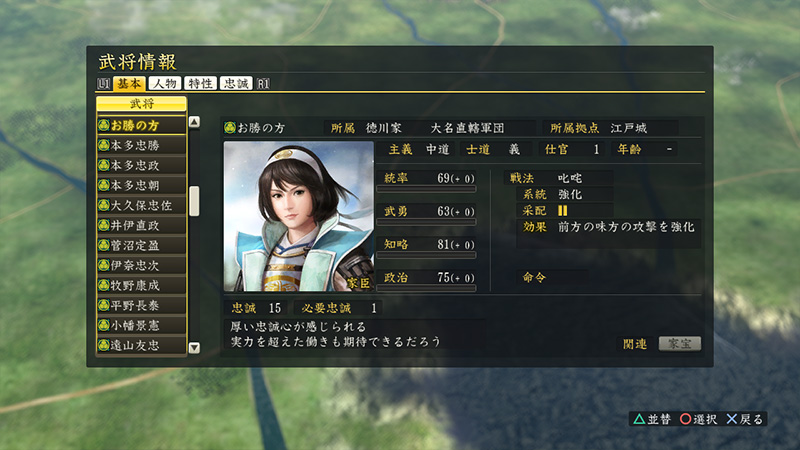
Task: Choose 菅沼定盈 from the list
Action: (x=141, y=245)
